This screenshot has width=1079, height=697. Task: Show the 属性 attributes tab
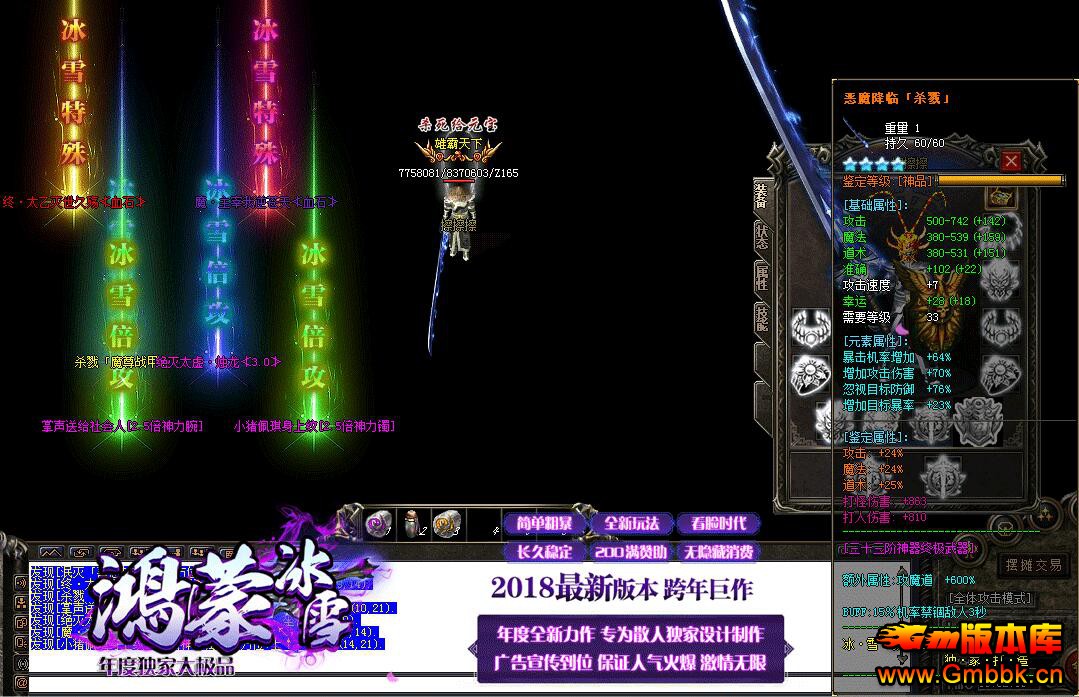click(x=761, y=277)
